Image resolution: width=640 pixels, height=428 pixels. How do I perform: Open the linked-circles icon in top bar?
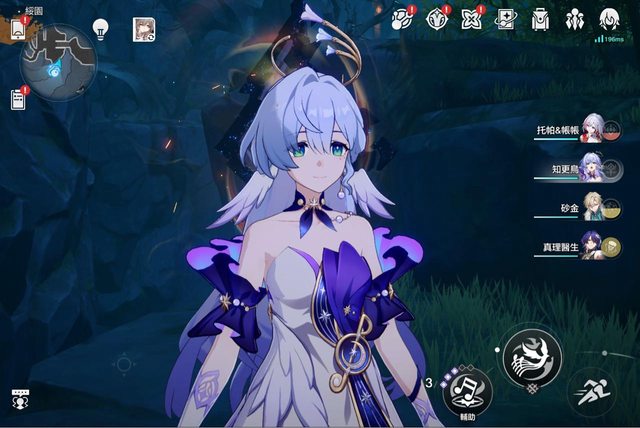pos(402,18)
